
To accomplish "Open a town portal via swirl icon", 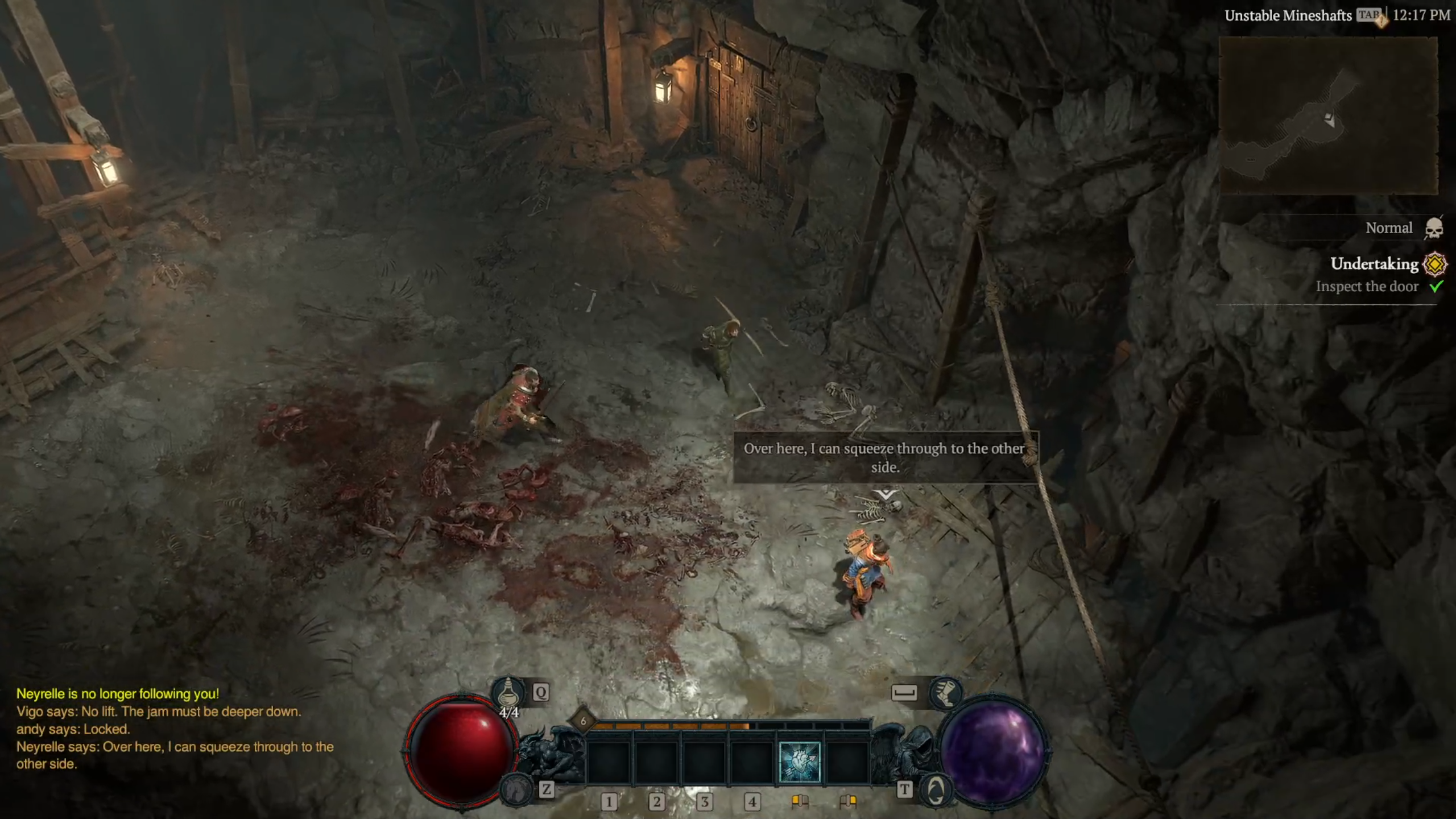I will pos(936,790).
